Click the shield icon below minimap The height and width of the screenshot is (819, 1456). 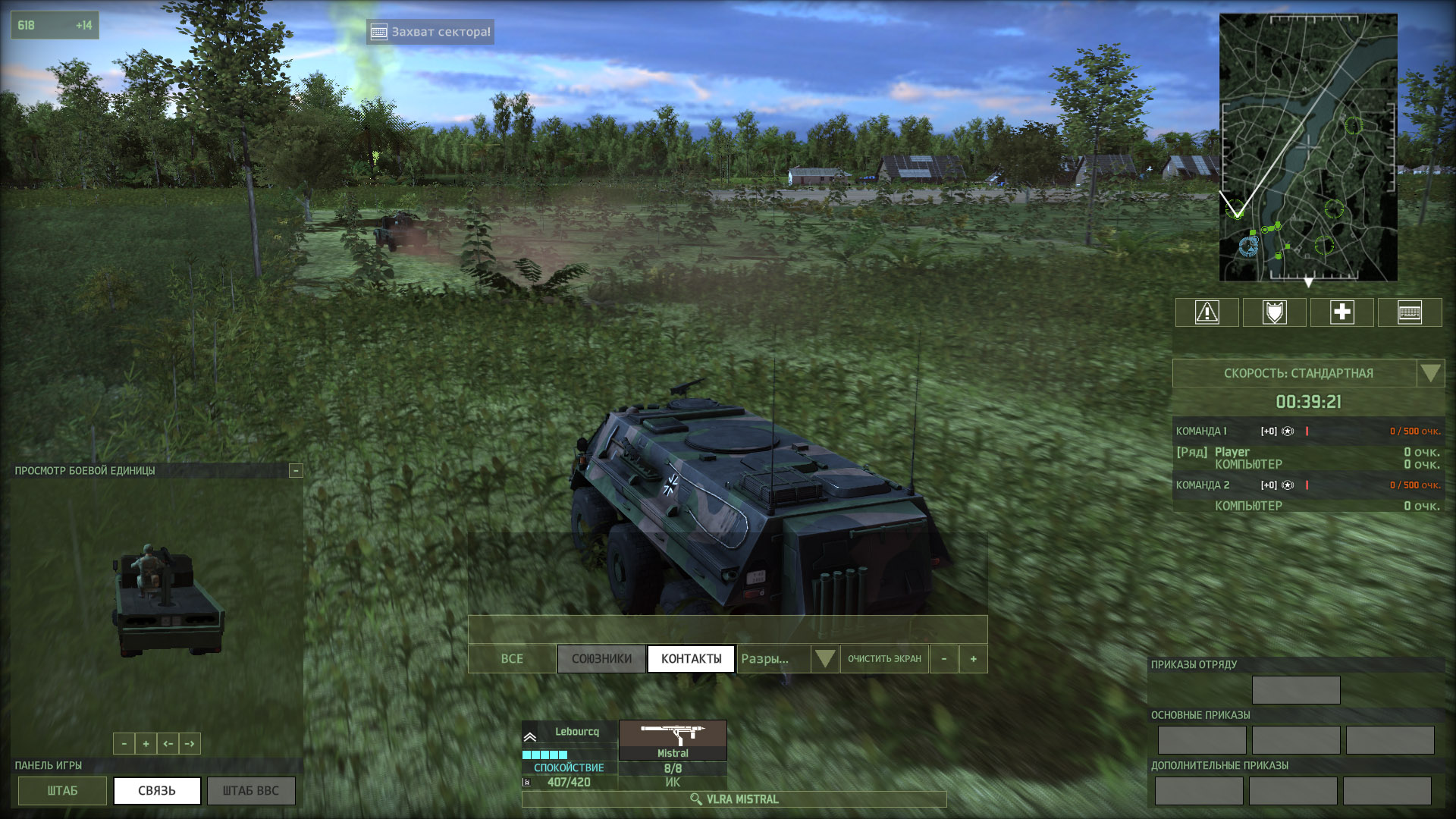click(1274, 312)
